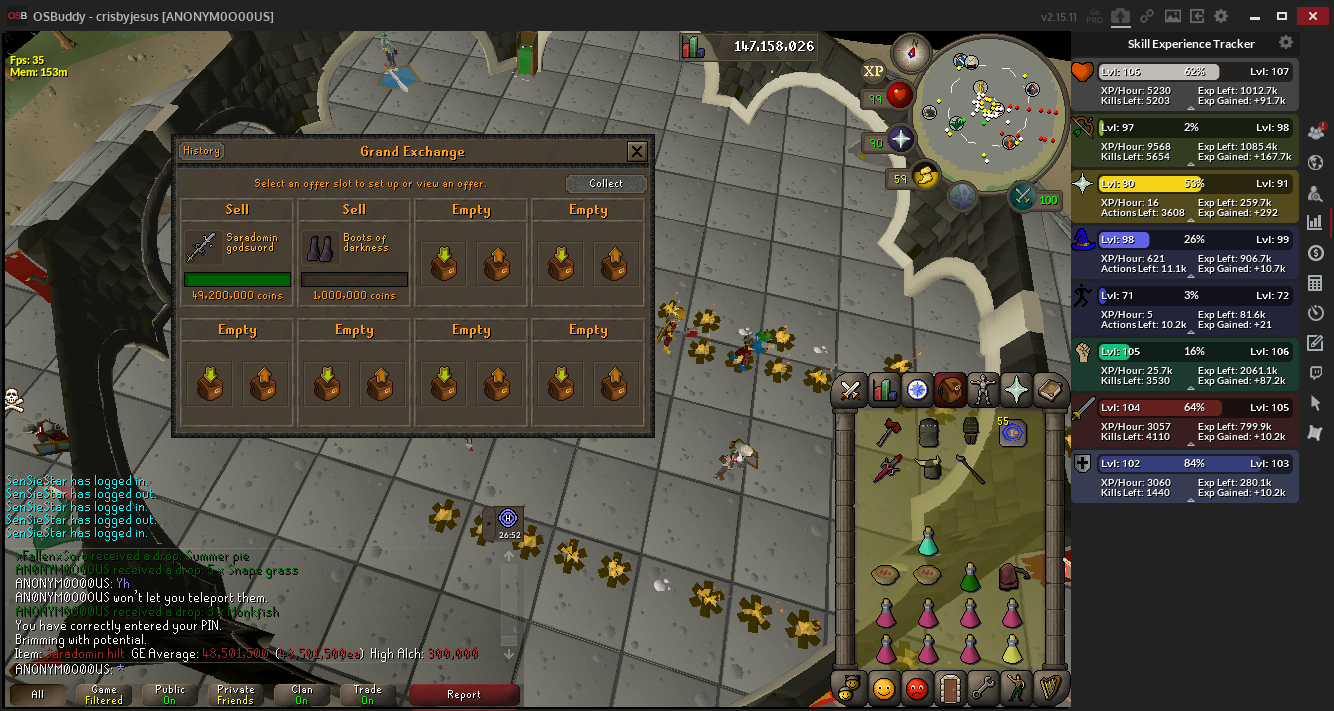Screen dimensions: 1334x711
Task: Open the Combat Options tab
Action: 851,389
